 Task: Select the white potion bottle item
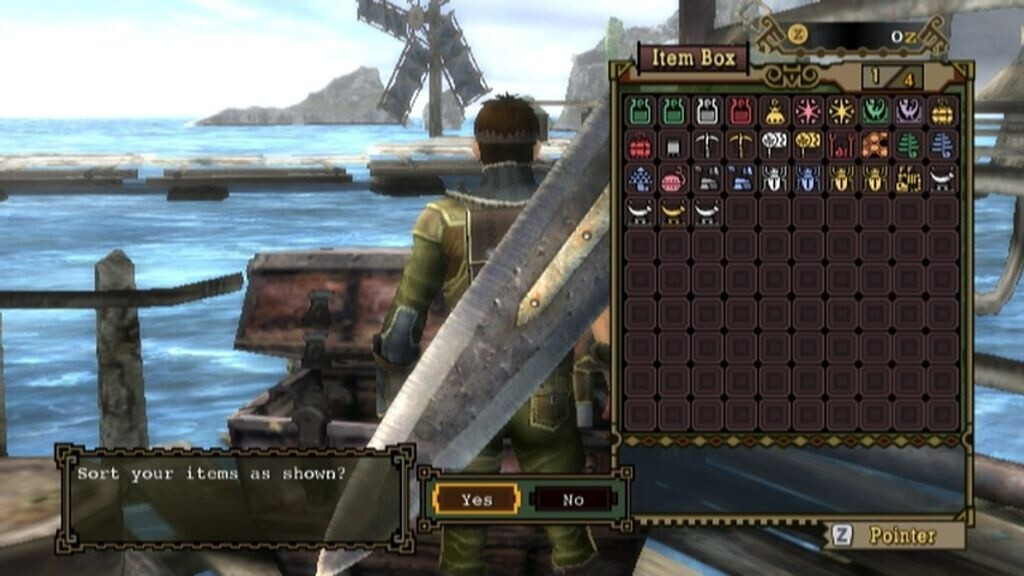(707, 111)
